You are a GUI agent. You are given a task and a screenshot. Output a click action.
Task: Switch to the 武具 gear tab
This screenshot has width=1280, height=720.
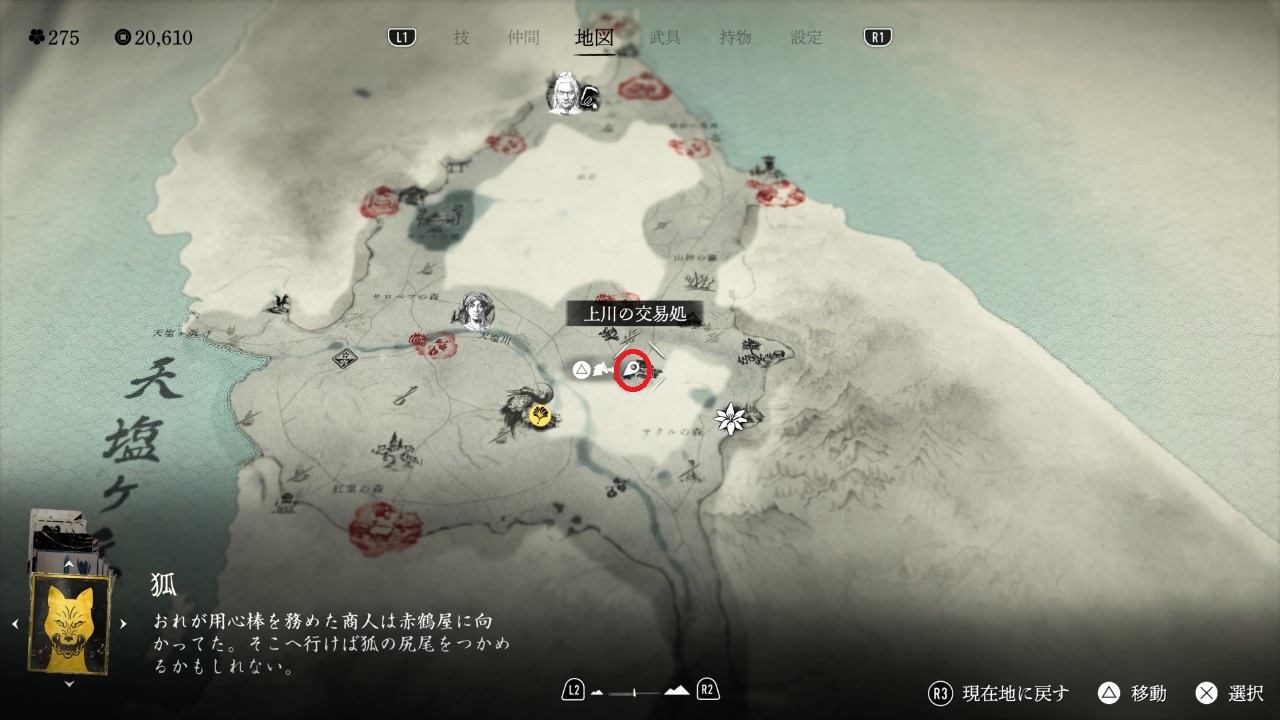pyautogui.click(x=665, y=38)
